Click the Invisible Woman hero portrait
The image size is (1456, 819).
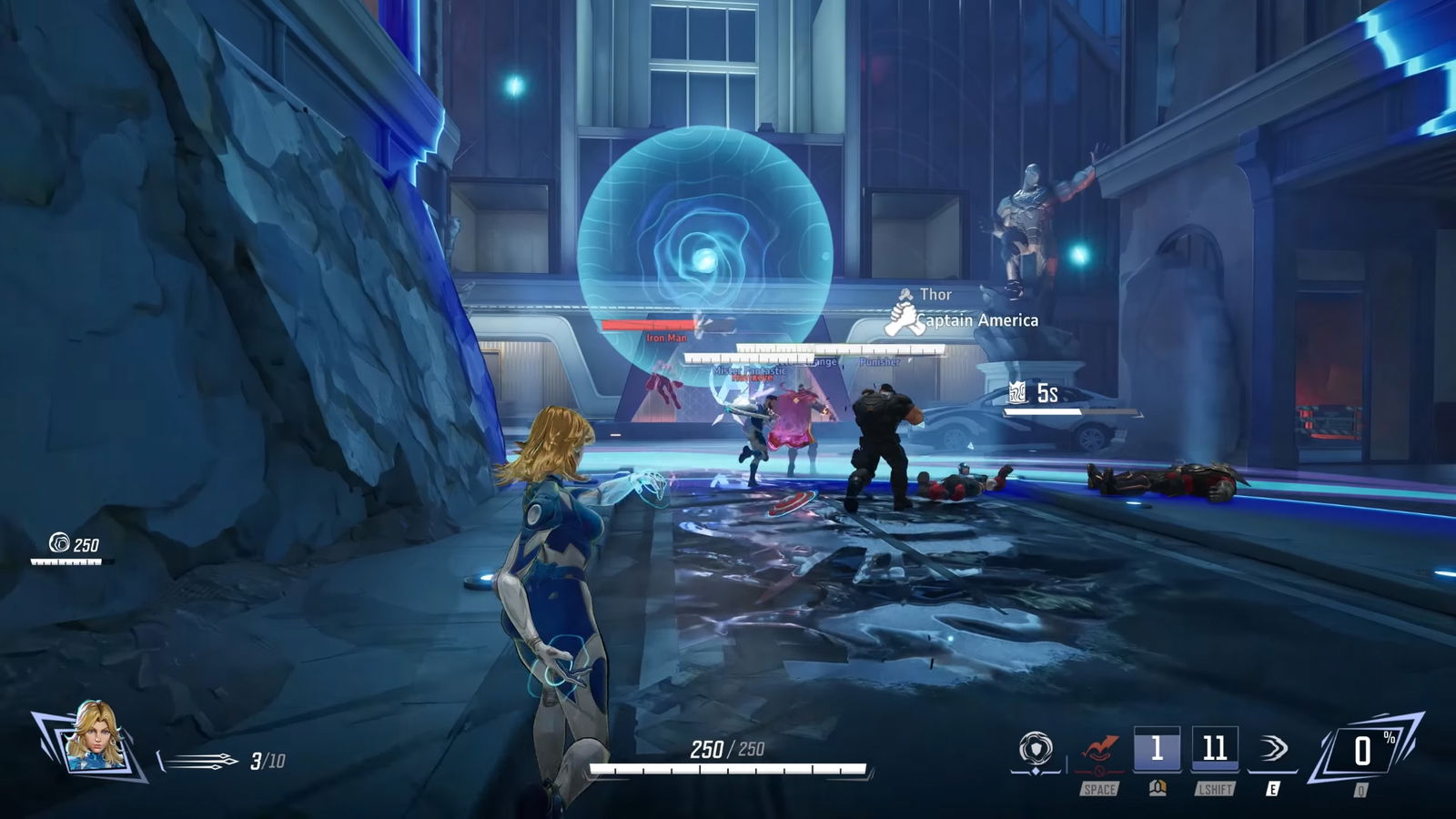91,737
